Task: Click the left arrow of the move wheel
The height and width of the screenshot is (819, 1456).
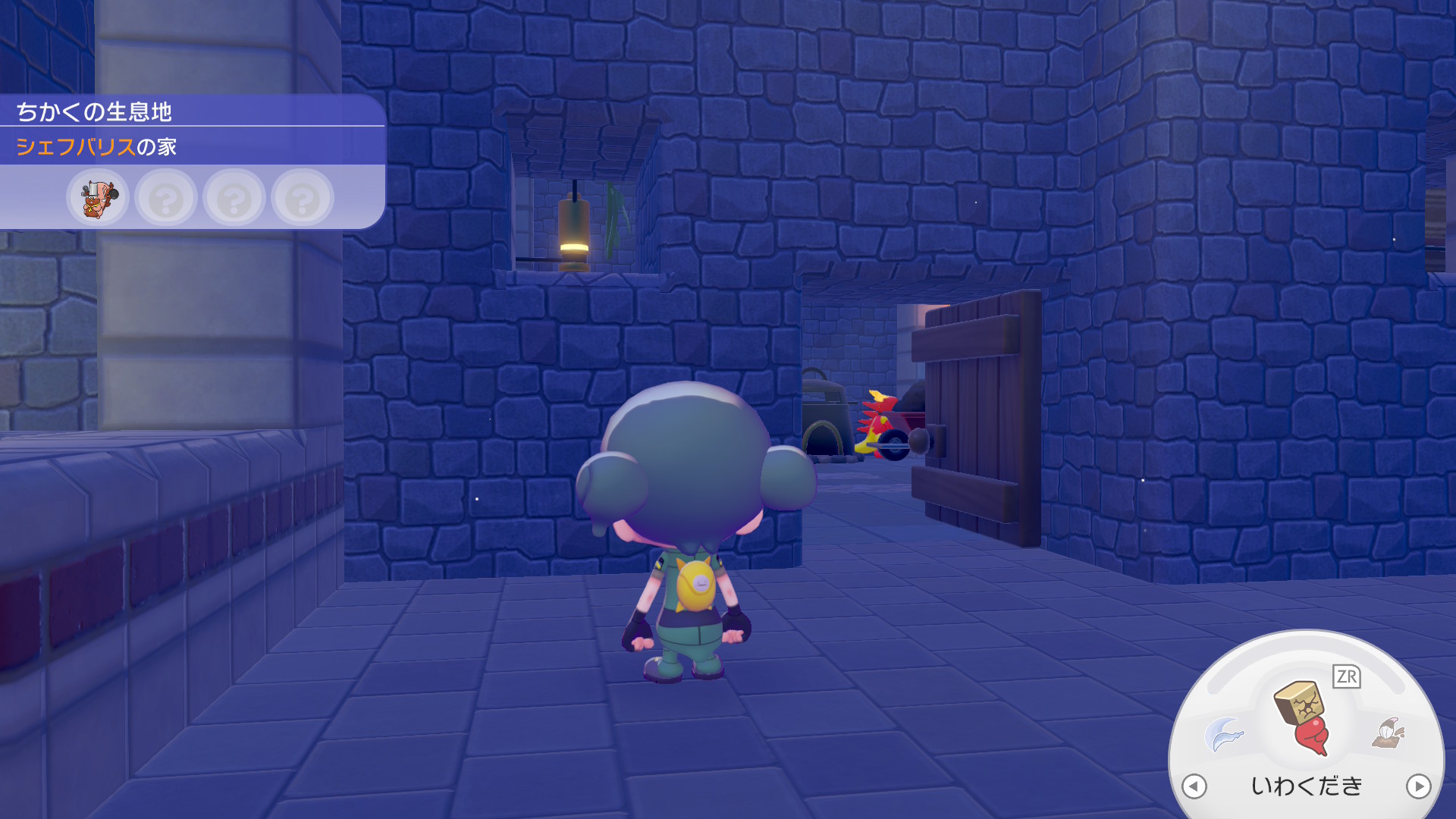Action: pyautogui.click(x=1194, y=786)
